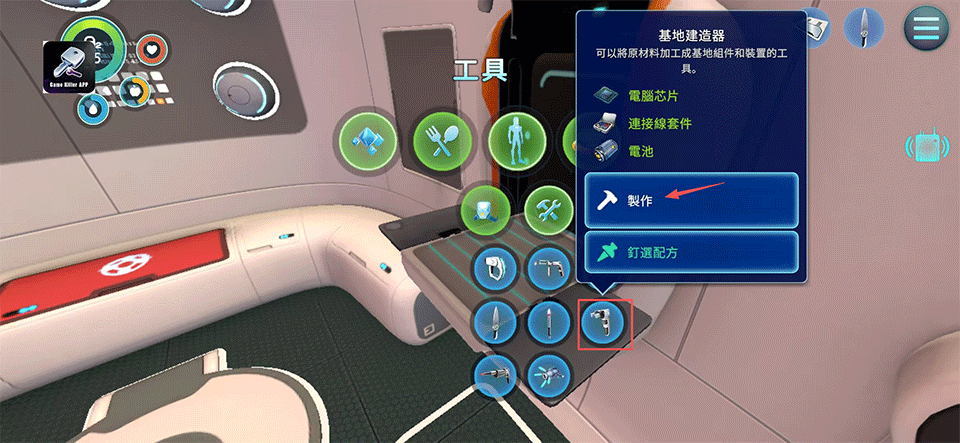Click the 製作 craft button
960x443 pixels.
(691, 200)
